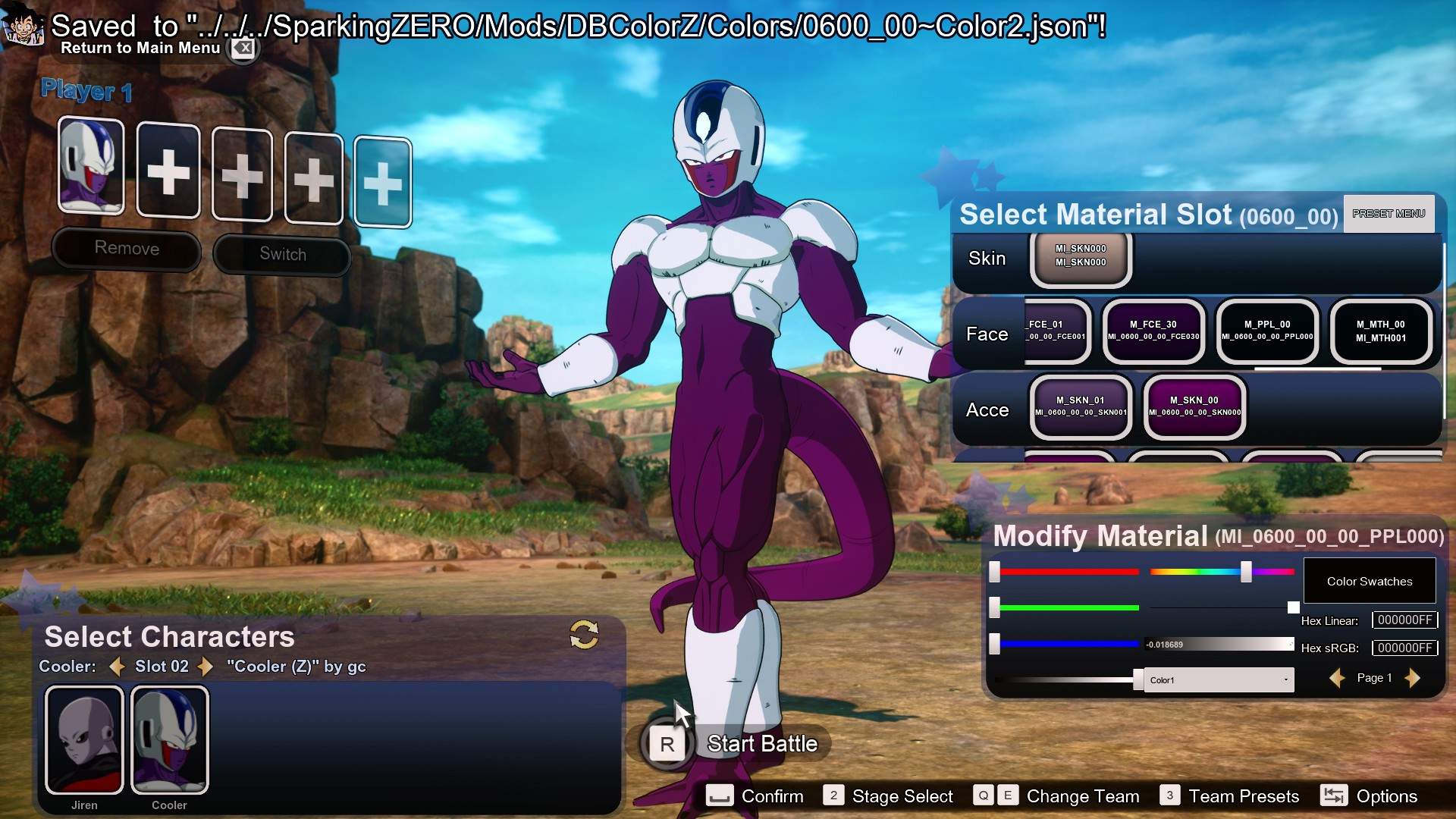
Task: Open the Color Swatches panel
Action: 1369,580
